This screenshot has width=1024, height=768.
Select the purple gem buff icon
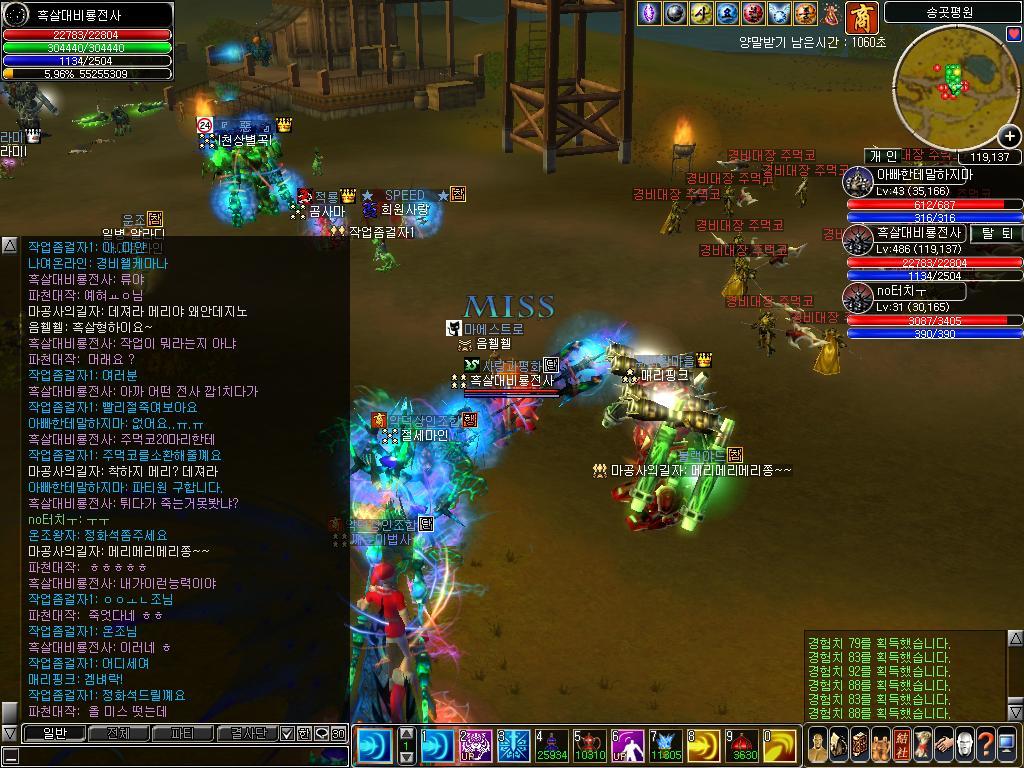[x=650, y=13]
